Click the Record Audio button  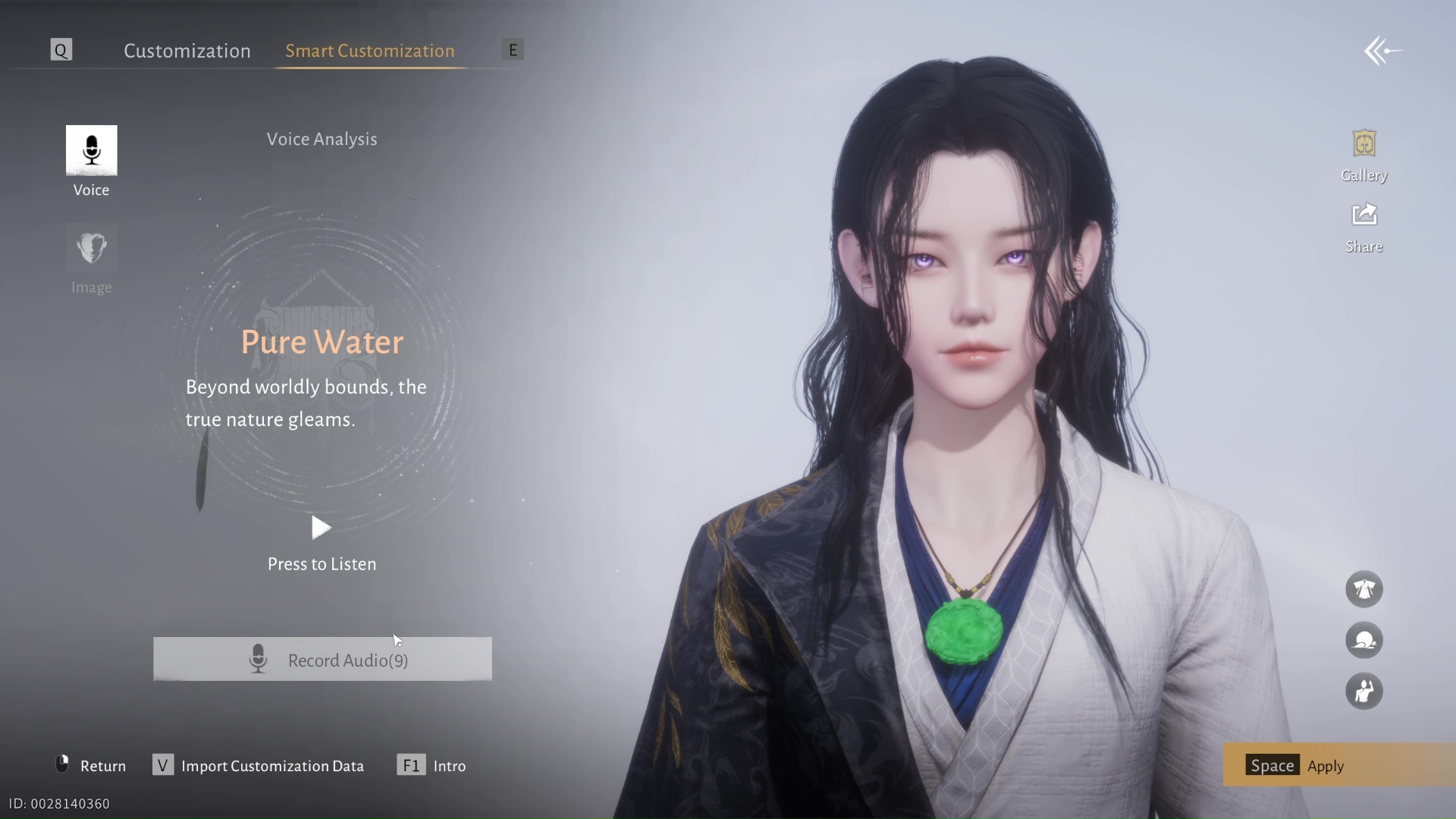(322, 660)
